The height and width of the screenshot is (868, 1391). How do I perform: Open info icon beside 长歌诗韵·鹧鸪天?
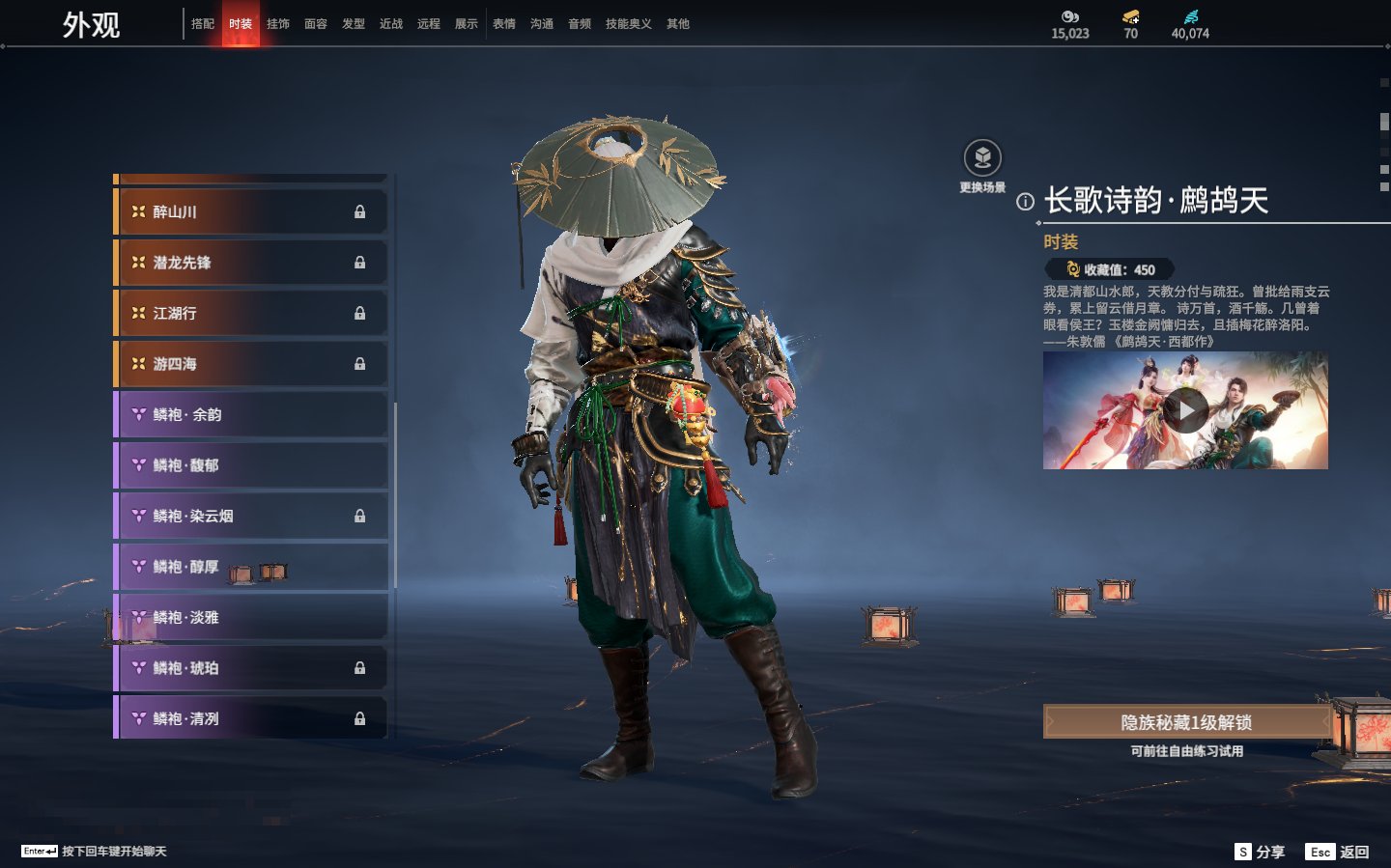point(1025,202)
